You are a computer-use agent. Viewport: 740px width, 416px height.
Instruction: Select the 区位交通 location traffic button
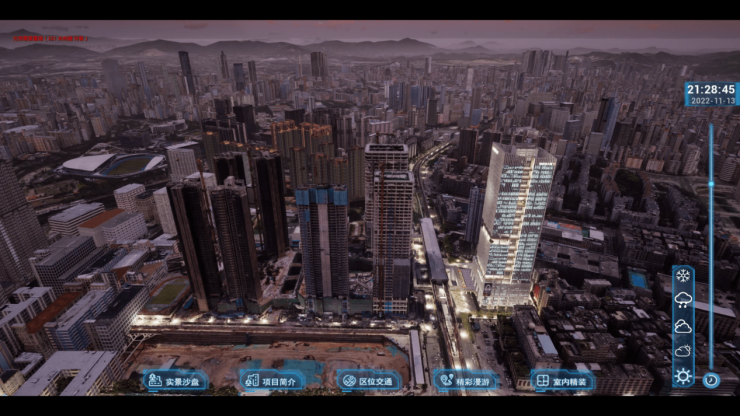tap(368, 380)
